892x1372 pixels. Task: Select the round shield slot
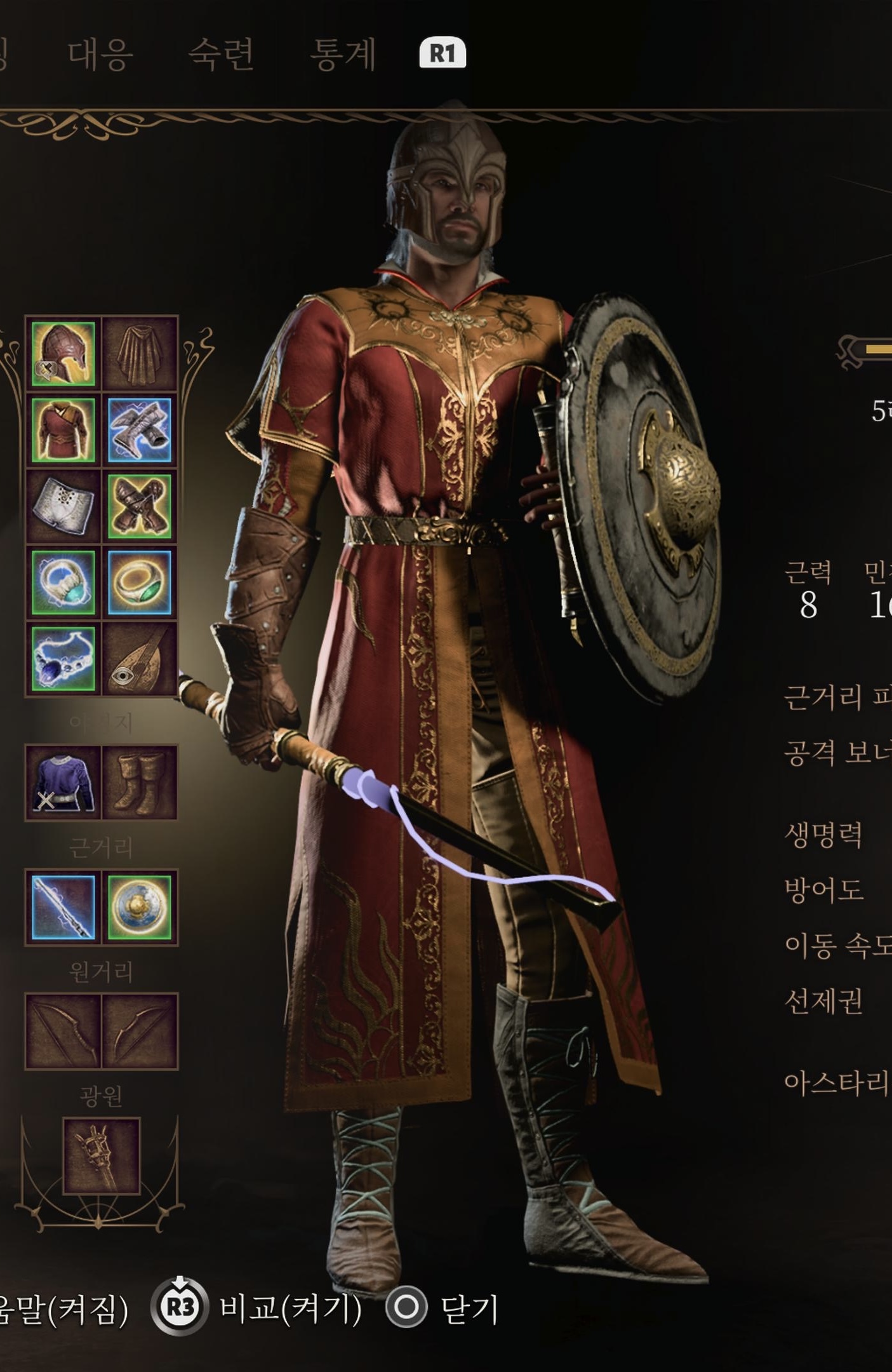pos(140,907)
